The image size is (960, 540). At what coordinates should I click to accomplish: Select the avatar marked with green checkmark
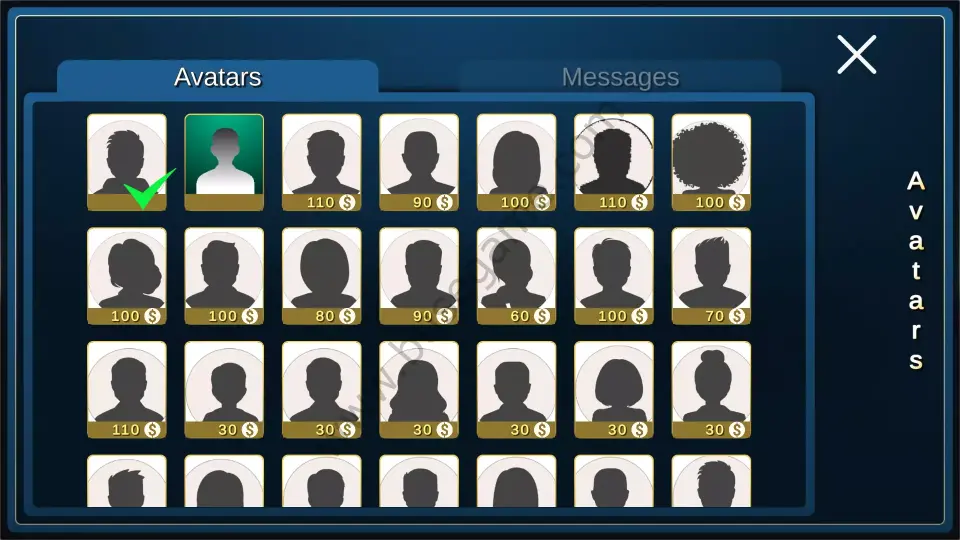coord(127,161)
